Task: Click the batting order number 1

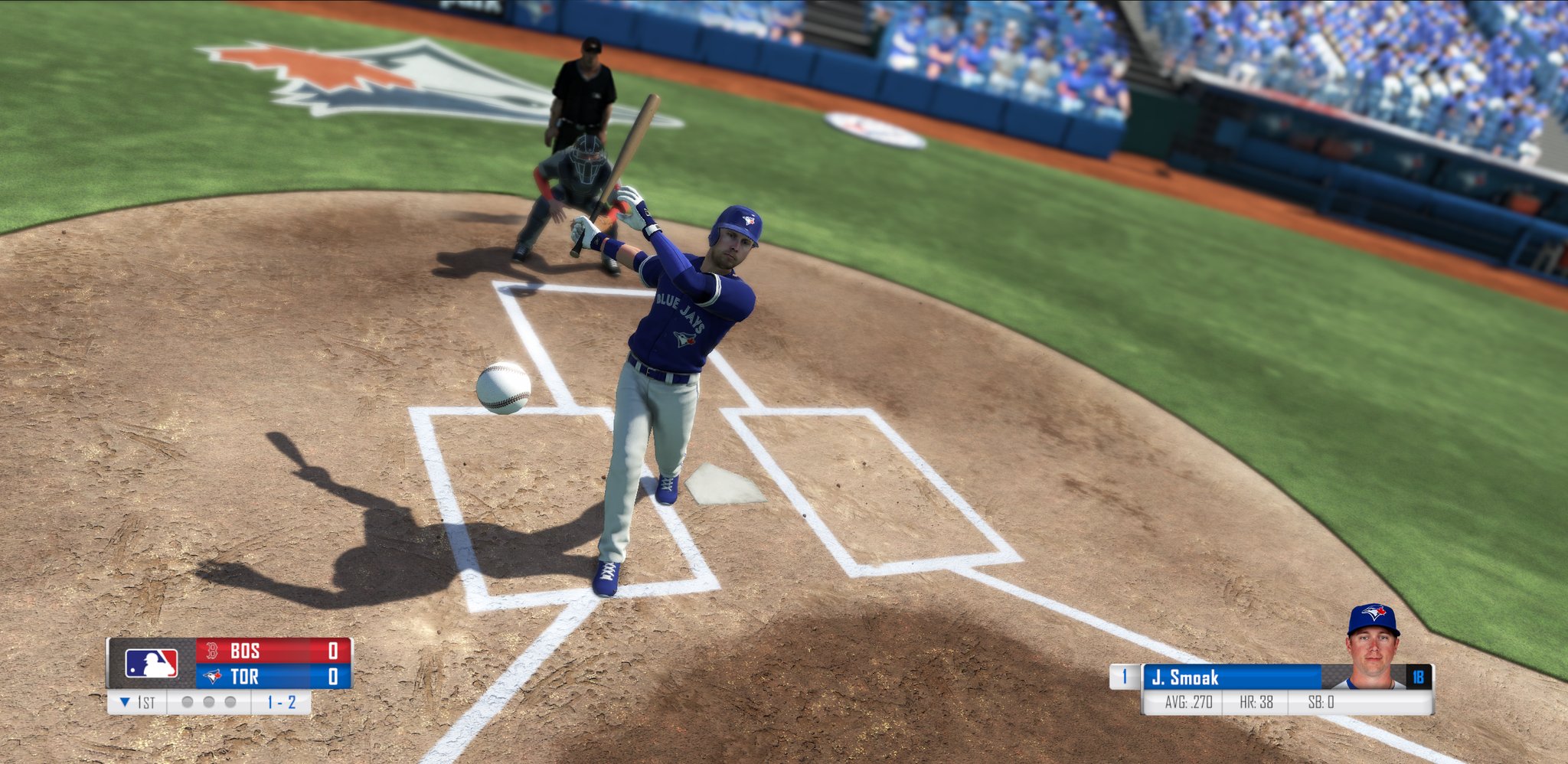Action: click(x=1124, y=676)
